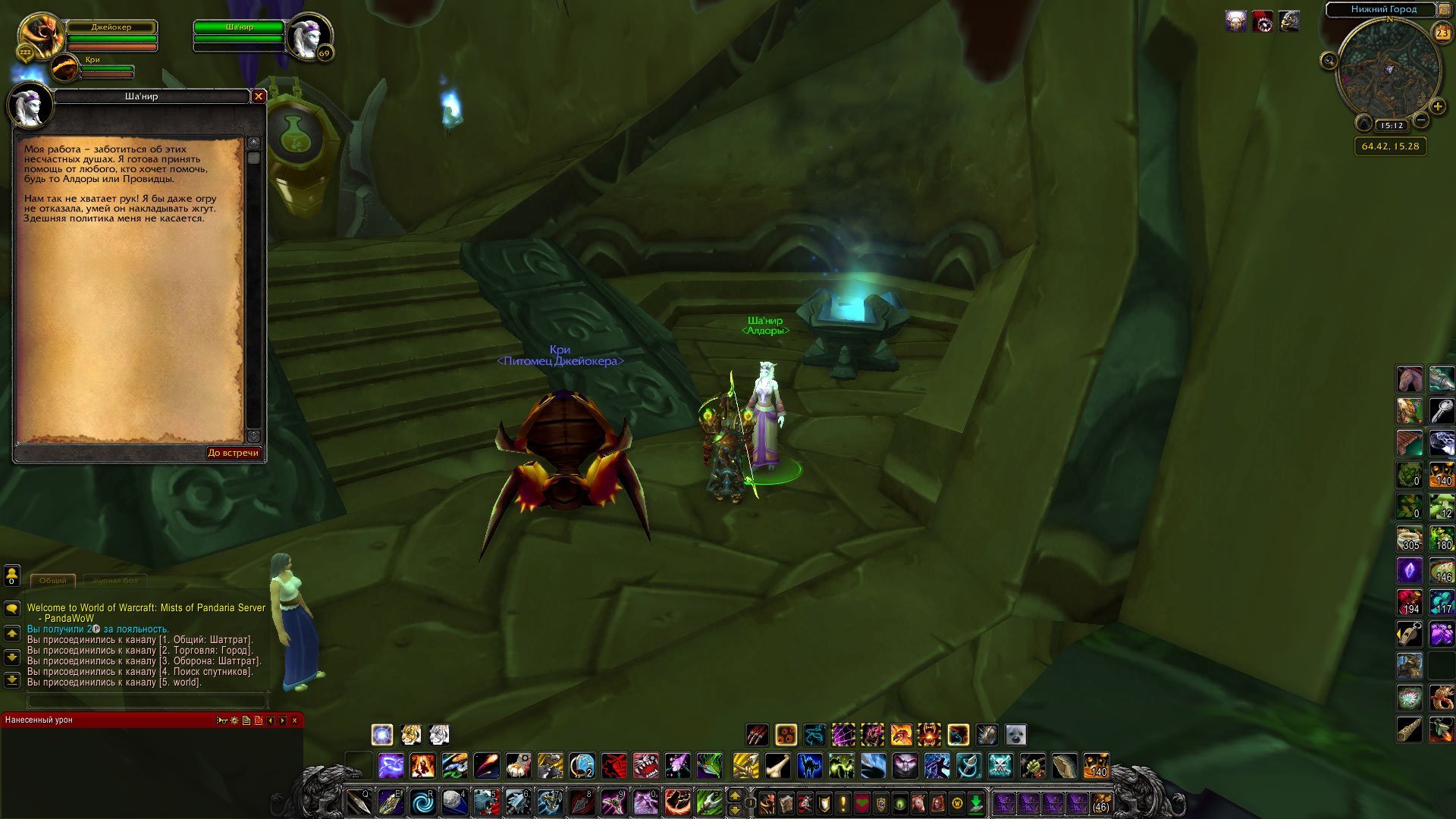Open the yellow exclamation quest log button
The width and height of the screenshot is (1456, 819).
[x=843, y=803]
